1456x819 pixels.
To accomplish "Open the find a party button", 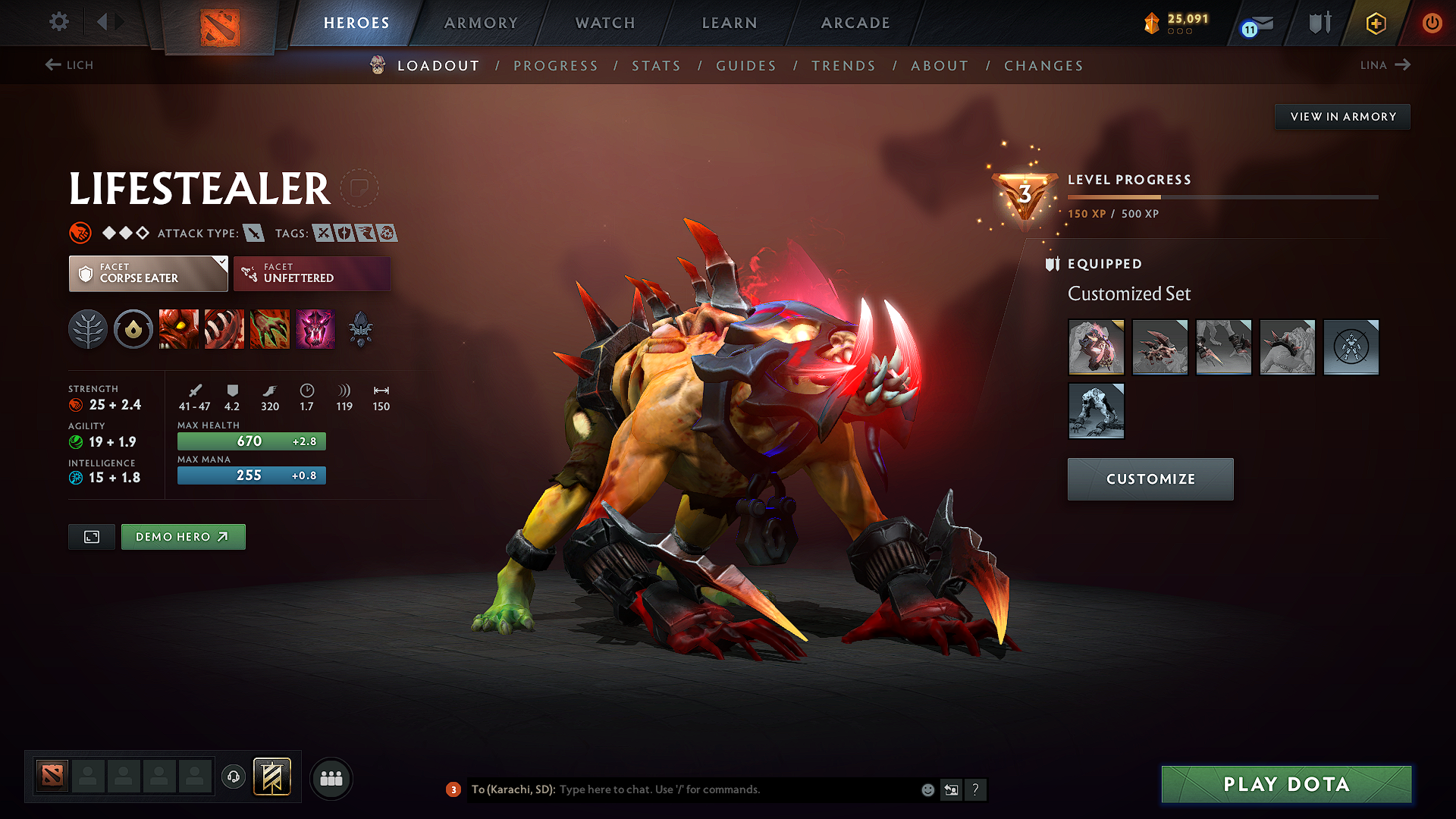I will coord(331,777).
